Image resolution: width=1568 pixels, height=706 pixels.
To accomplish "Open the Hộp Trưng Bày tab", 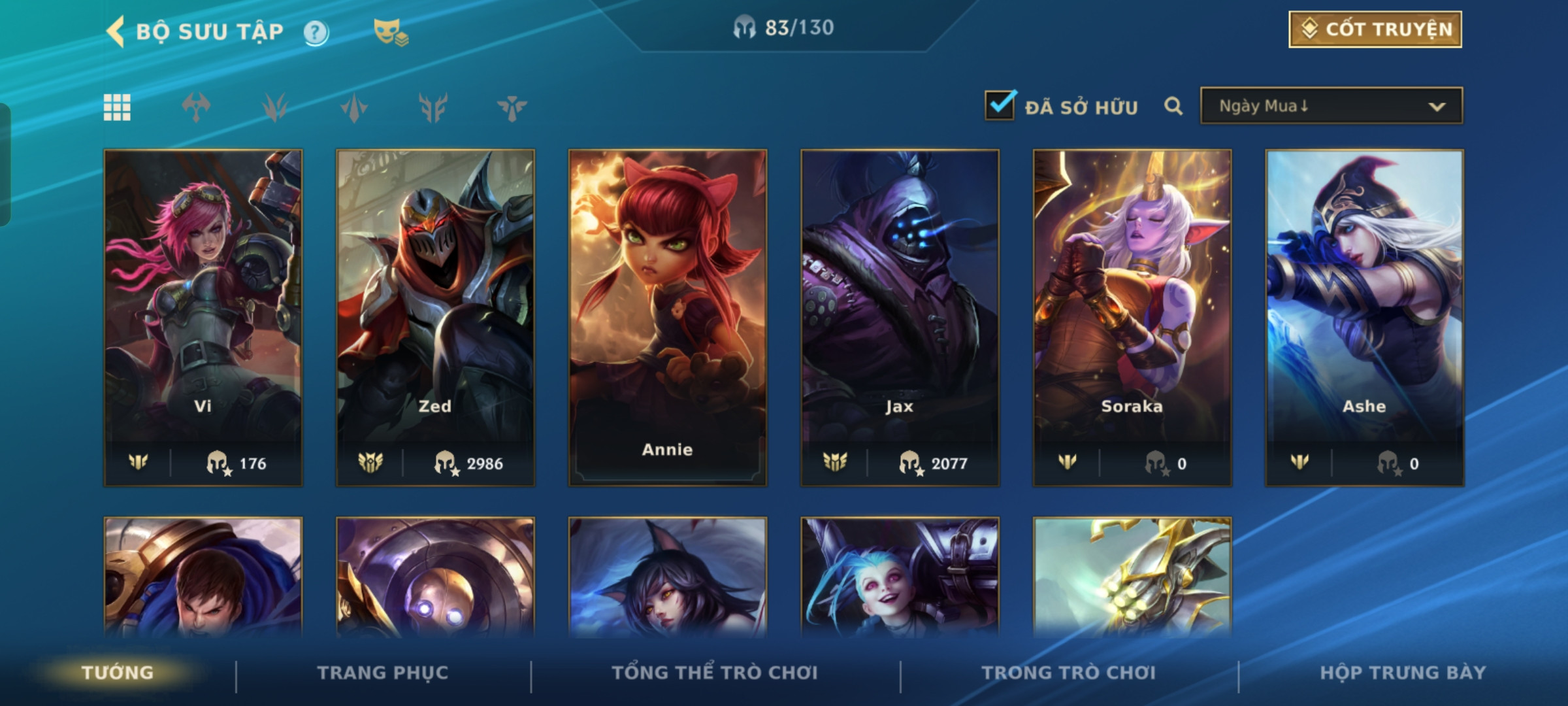I will tap(1403, 673).
